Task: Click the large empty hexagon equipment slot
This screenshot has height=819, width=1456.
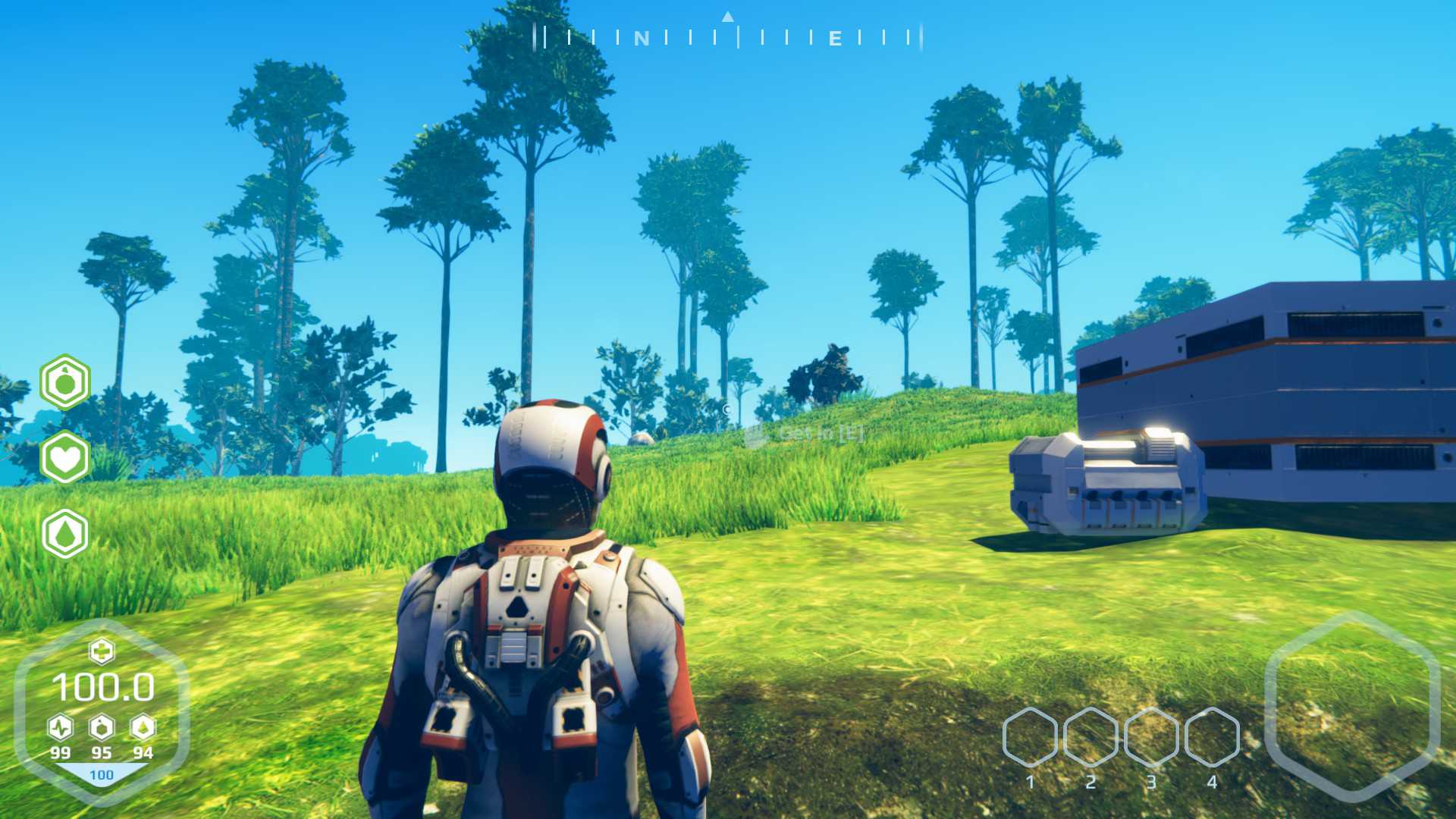Action: [1352, 707]
